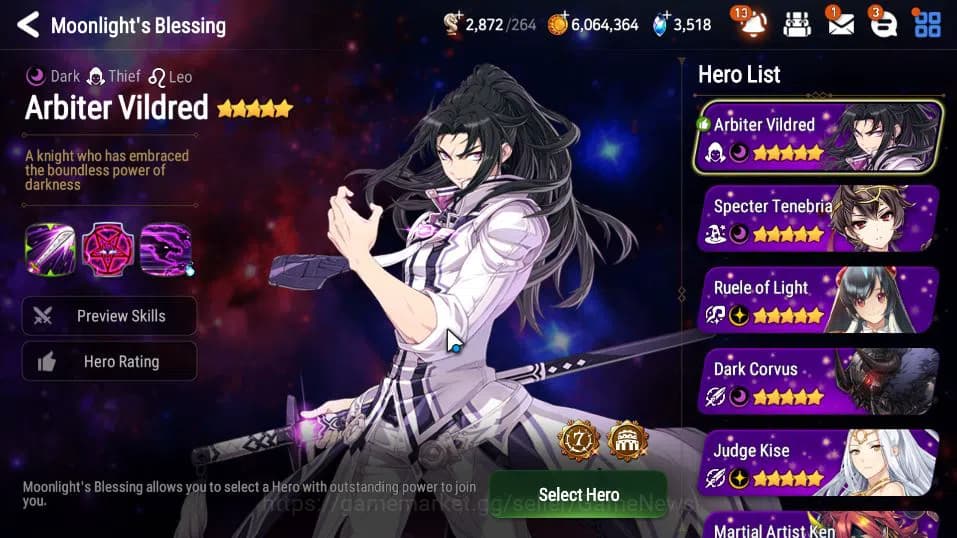Screen dimensions: 957x538
Task: View the sword slash skill icon
Action: coord(50,249)
